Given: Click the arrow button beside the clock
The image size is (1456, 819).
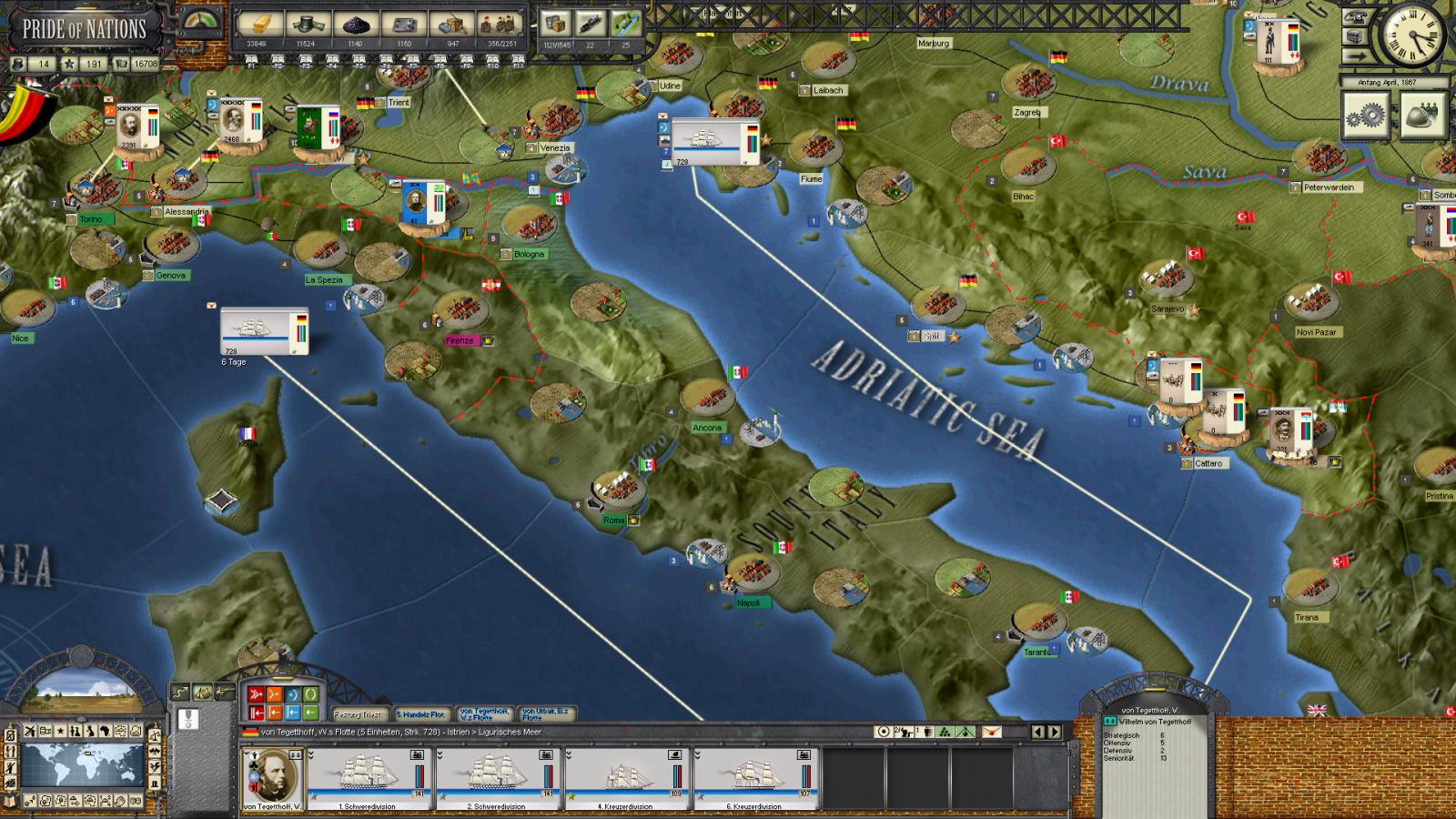Looking at the screenshot, I should click(x=1354, y=56).
